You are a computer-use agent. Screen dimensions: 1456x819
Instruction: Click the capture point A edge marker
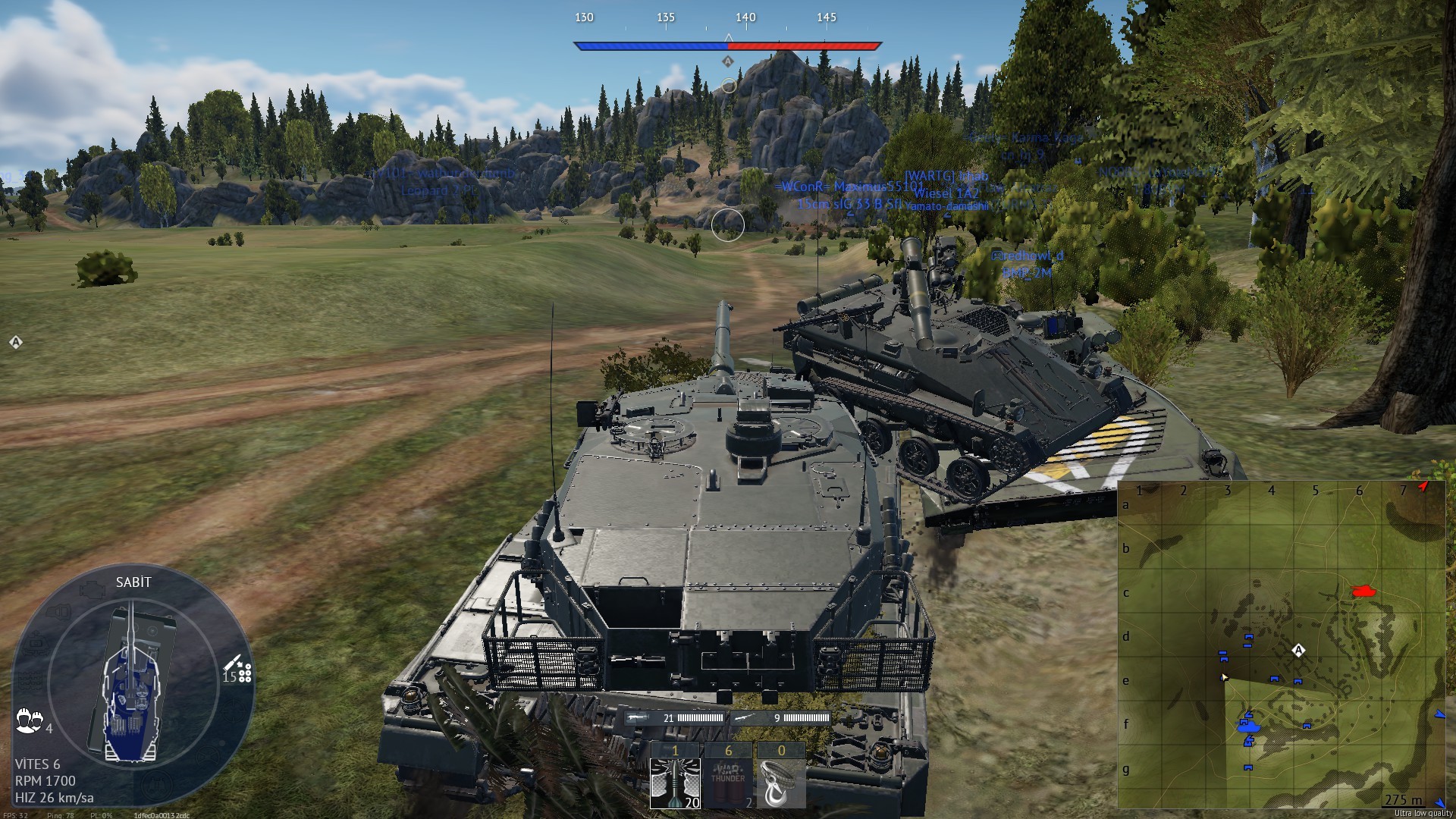tap(16, 343)
